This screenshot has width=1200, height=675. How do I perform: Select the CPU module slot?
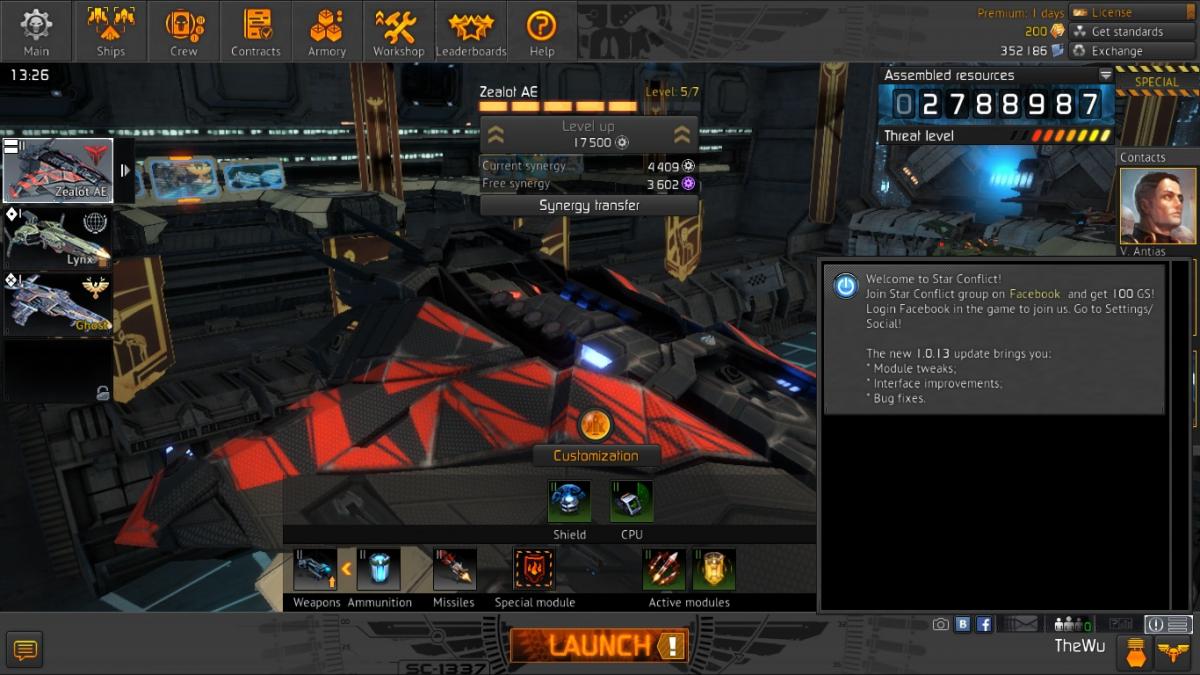tap(631, 503)
